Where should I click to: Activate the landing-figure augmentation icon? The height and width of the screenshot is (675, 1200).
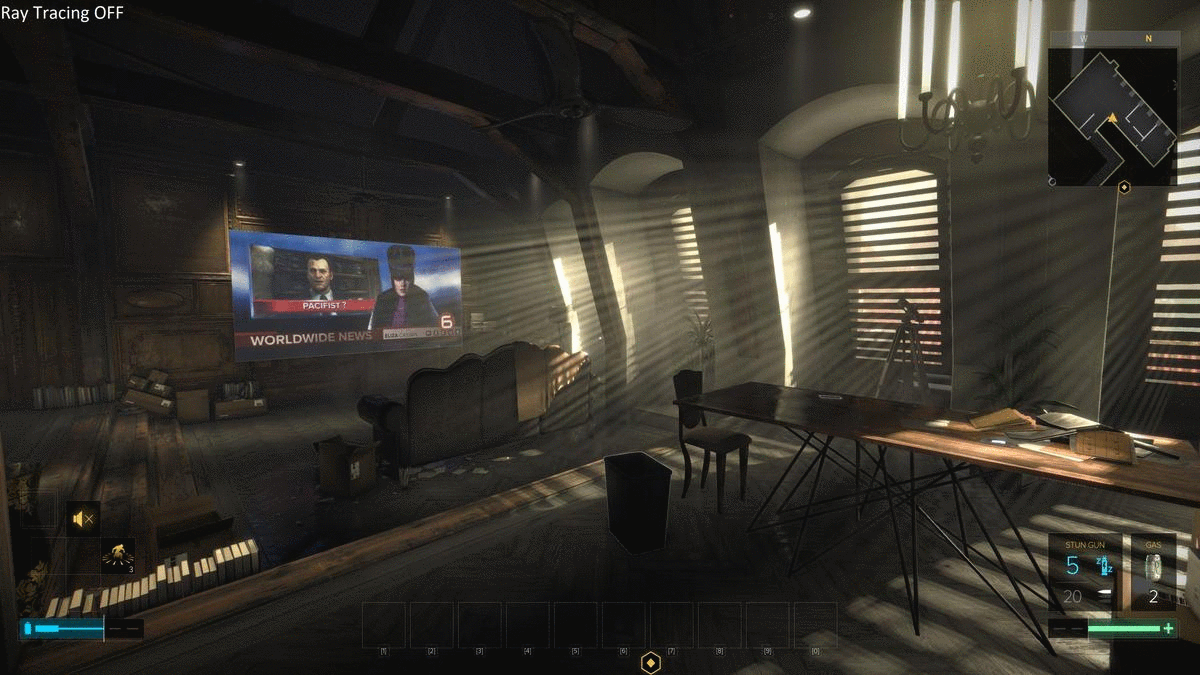click(118, 555)
